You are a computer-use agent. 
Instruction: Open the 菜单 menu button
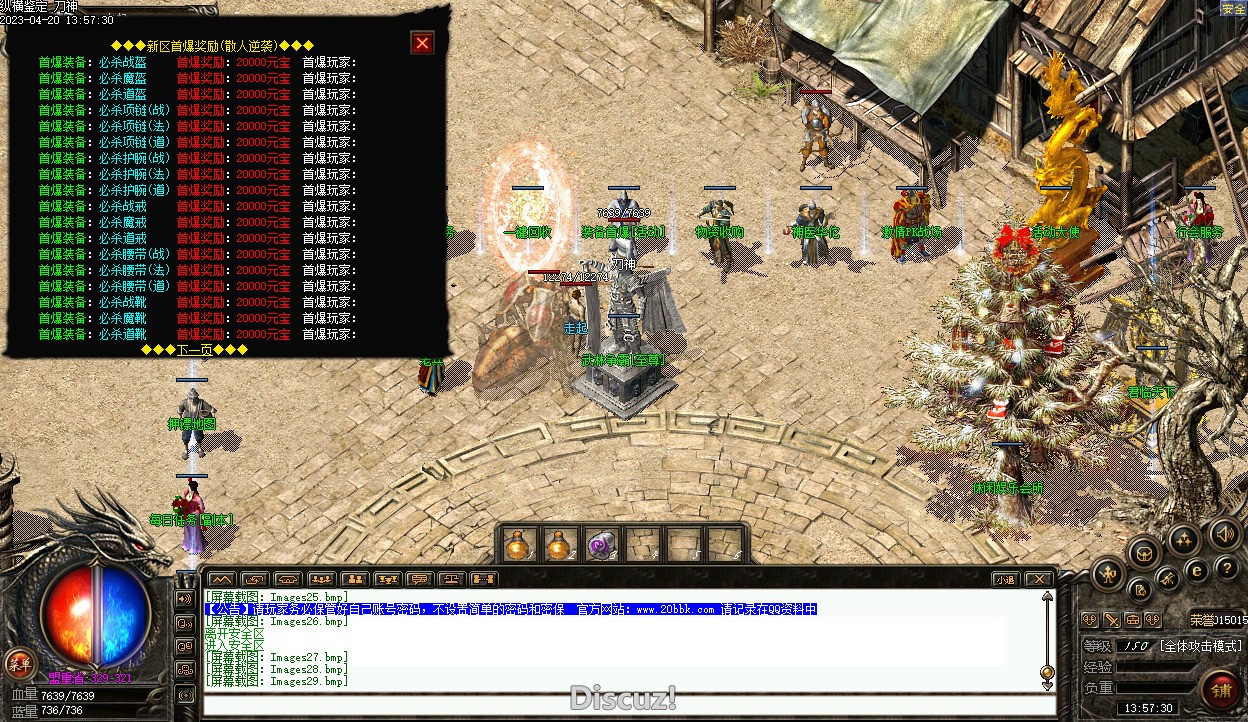[19, 662]
